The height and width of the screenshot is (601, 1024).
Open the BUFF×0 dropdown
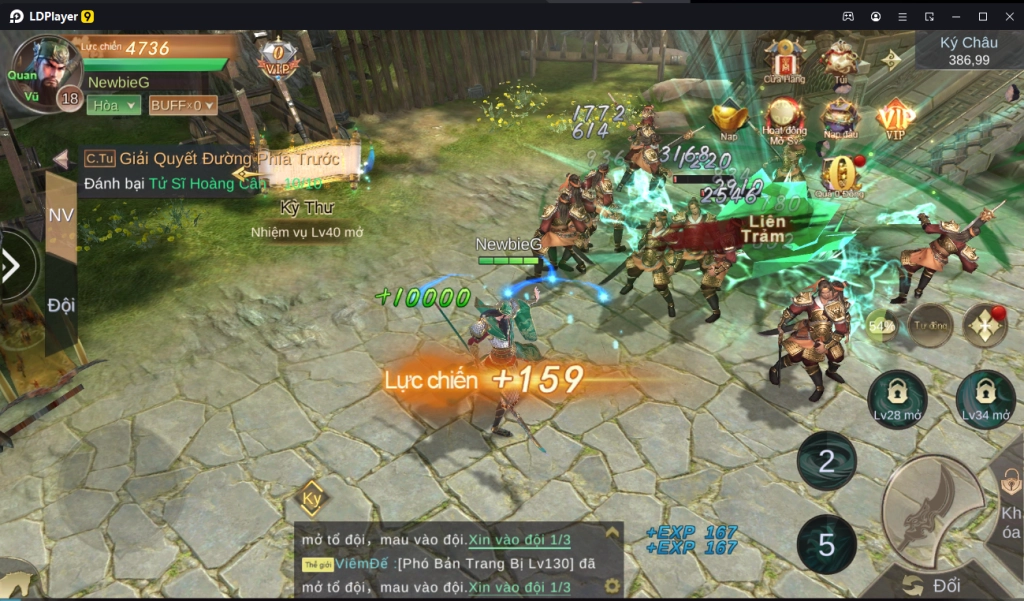(182, 105)
